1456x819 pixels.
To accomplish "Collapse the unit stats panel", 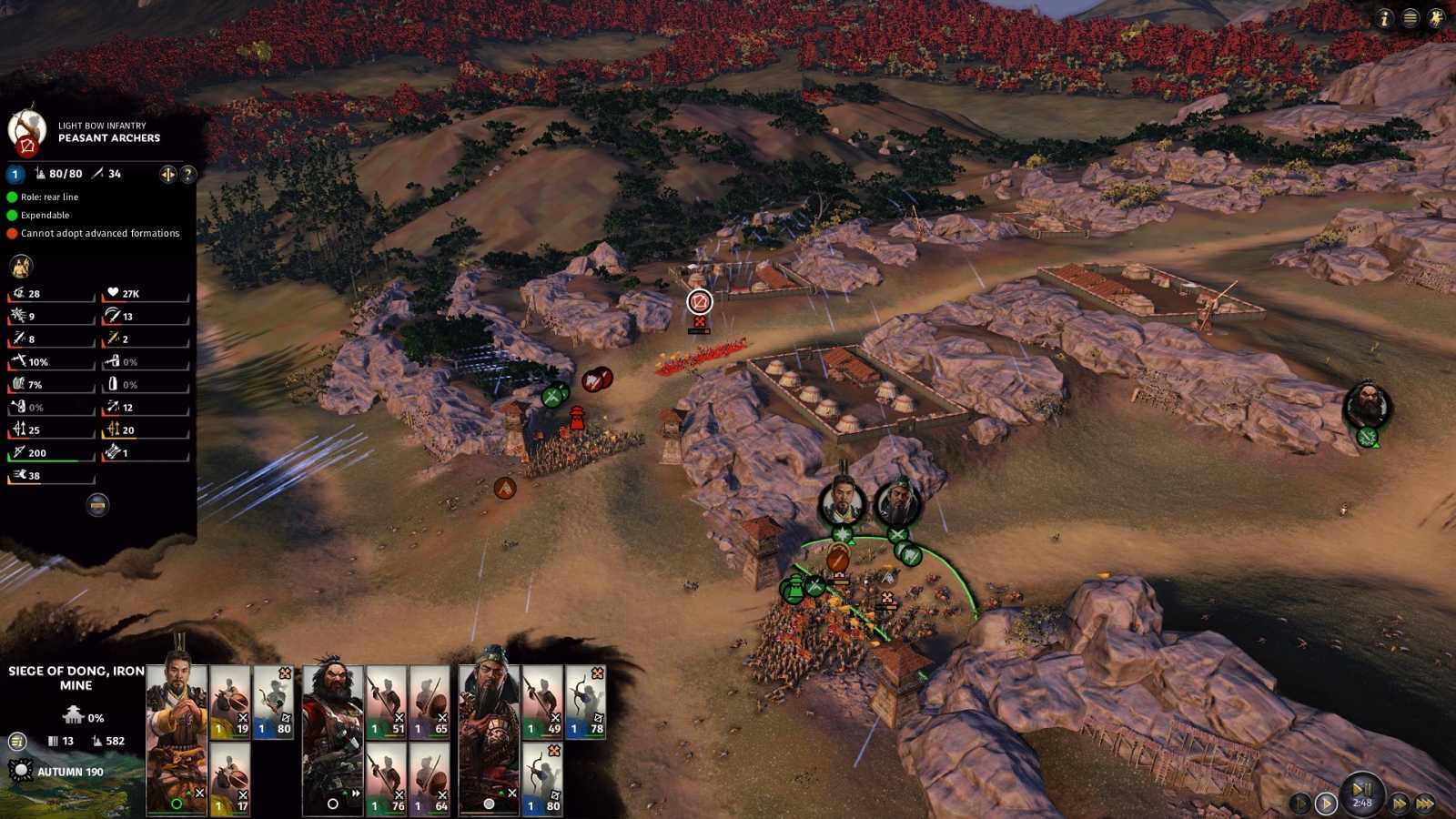I will 97,504.
